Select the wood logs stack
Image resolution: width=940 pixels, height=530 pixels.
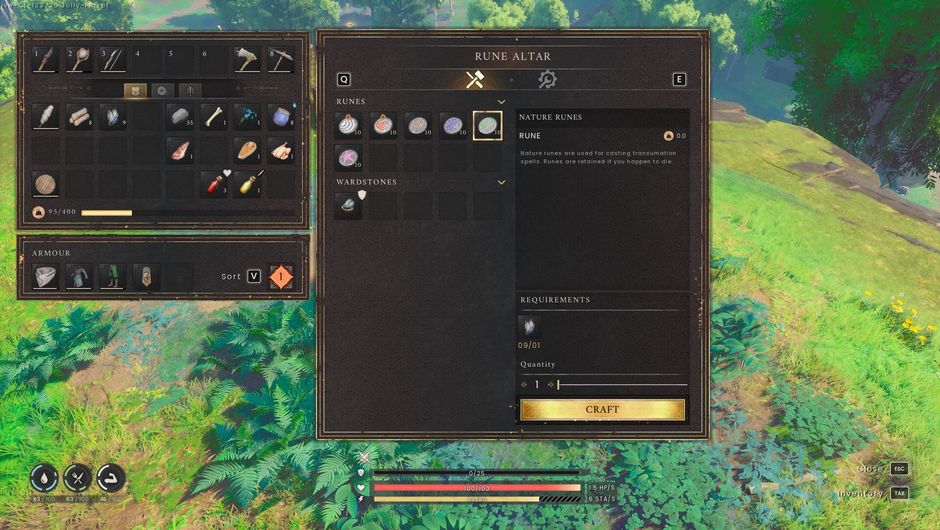point(79,117)
